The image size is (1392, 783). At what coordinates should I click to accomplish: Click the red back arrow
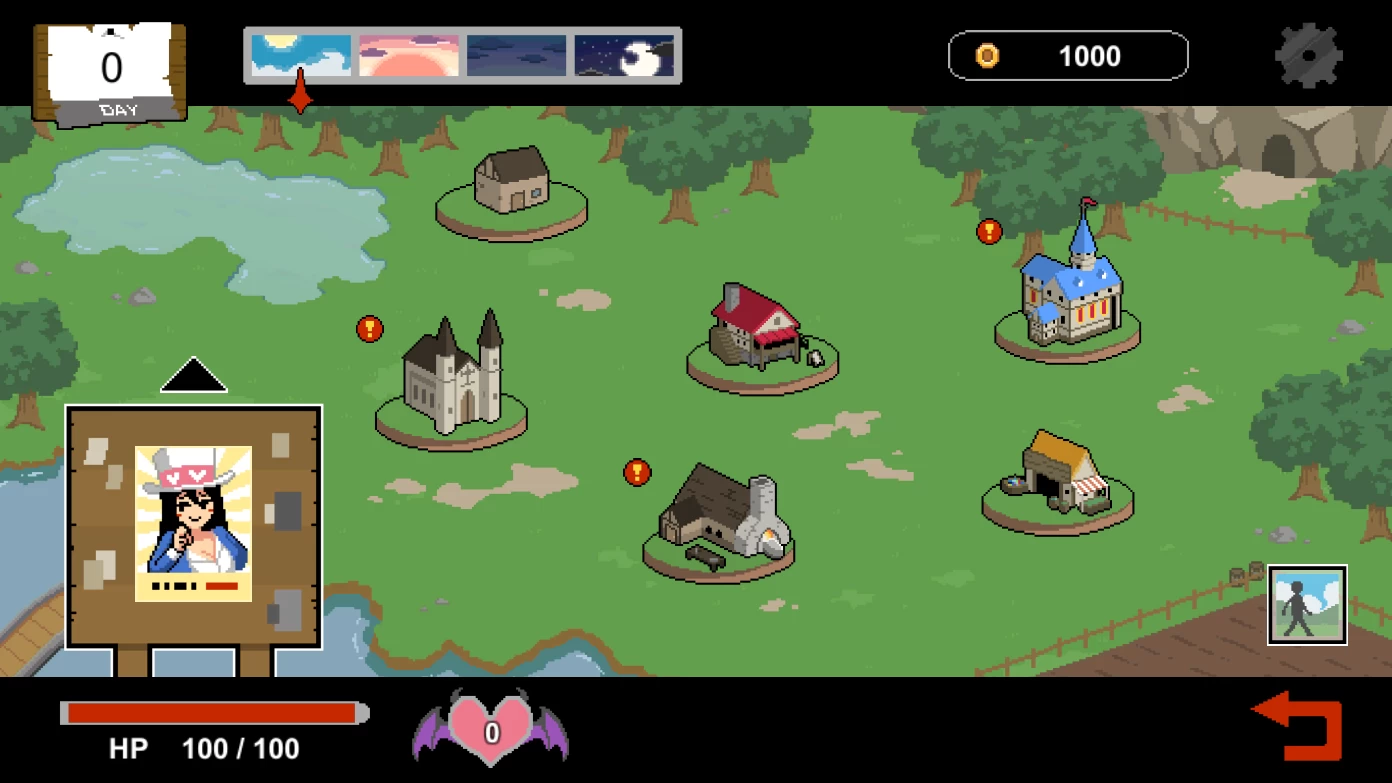tap(1300, 725)
